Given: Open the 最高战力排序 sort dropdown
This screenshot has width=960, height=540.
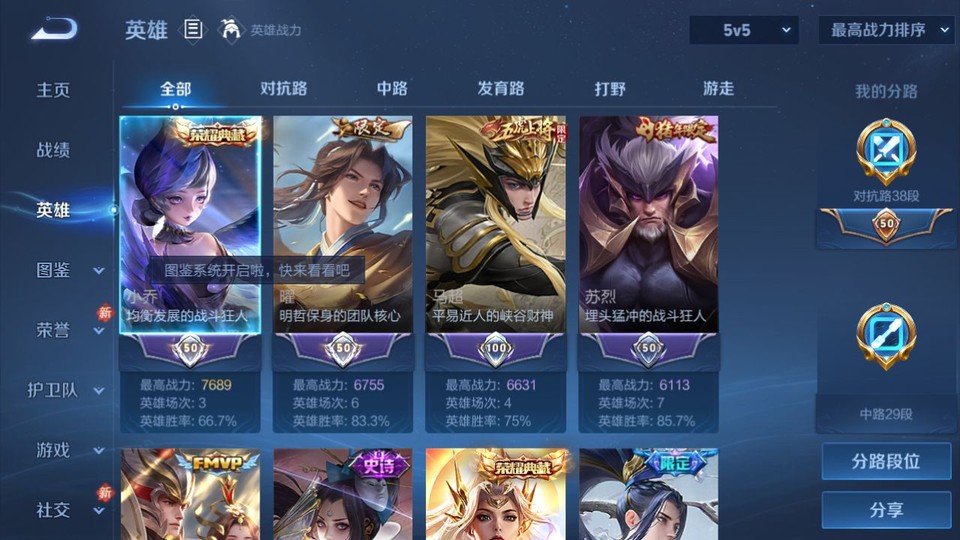Looking at the screenshot, I should click(x=886, y=30).
